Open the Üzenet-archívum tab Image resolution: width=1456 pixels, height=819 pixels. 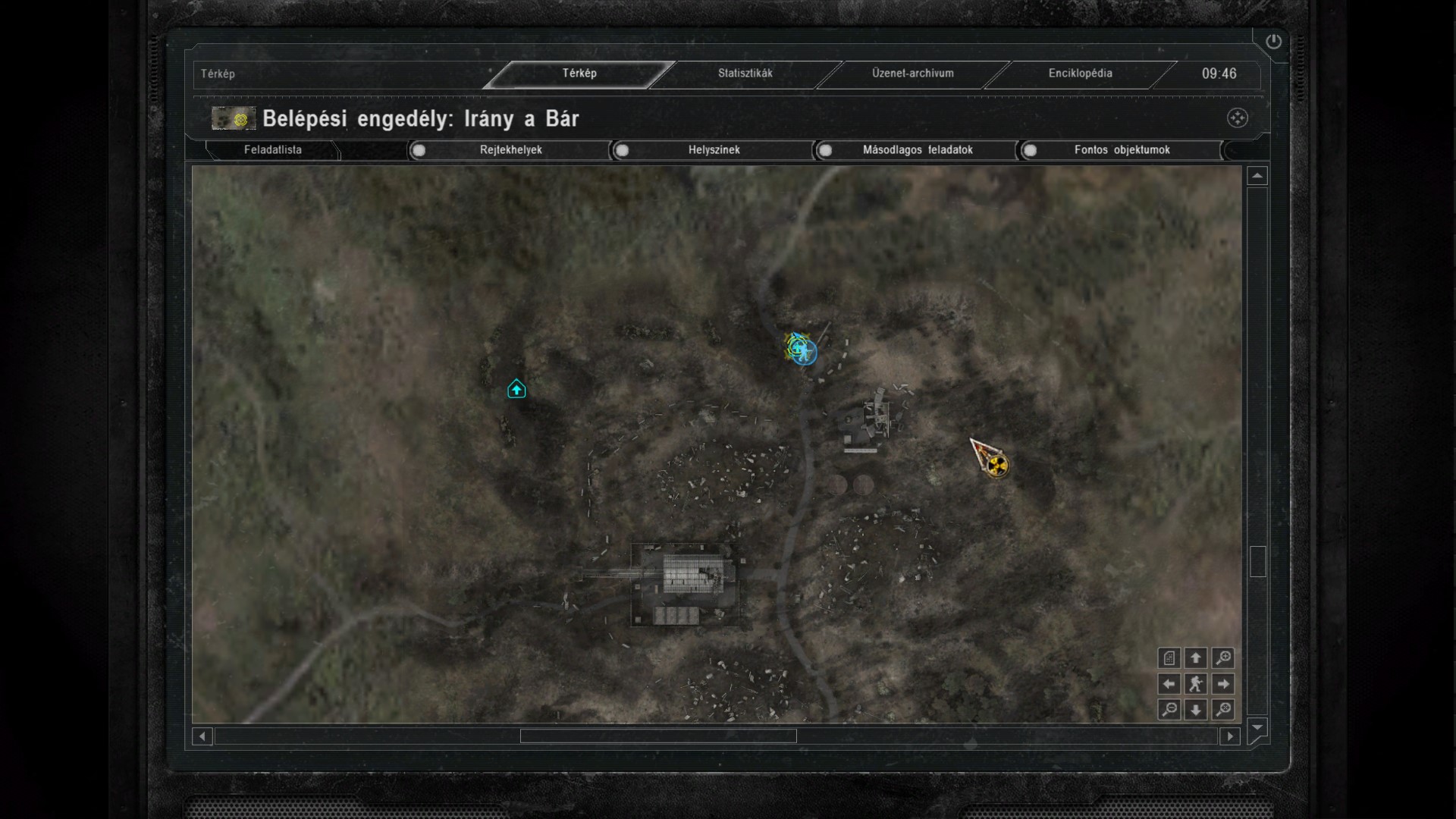(x=912, y=74)
